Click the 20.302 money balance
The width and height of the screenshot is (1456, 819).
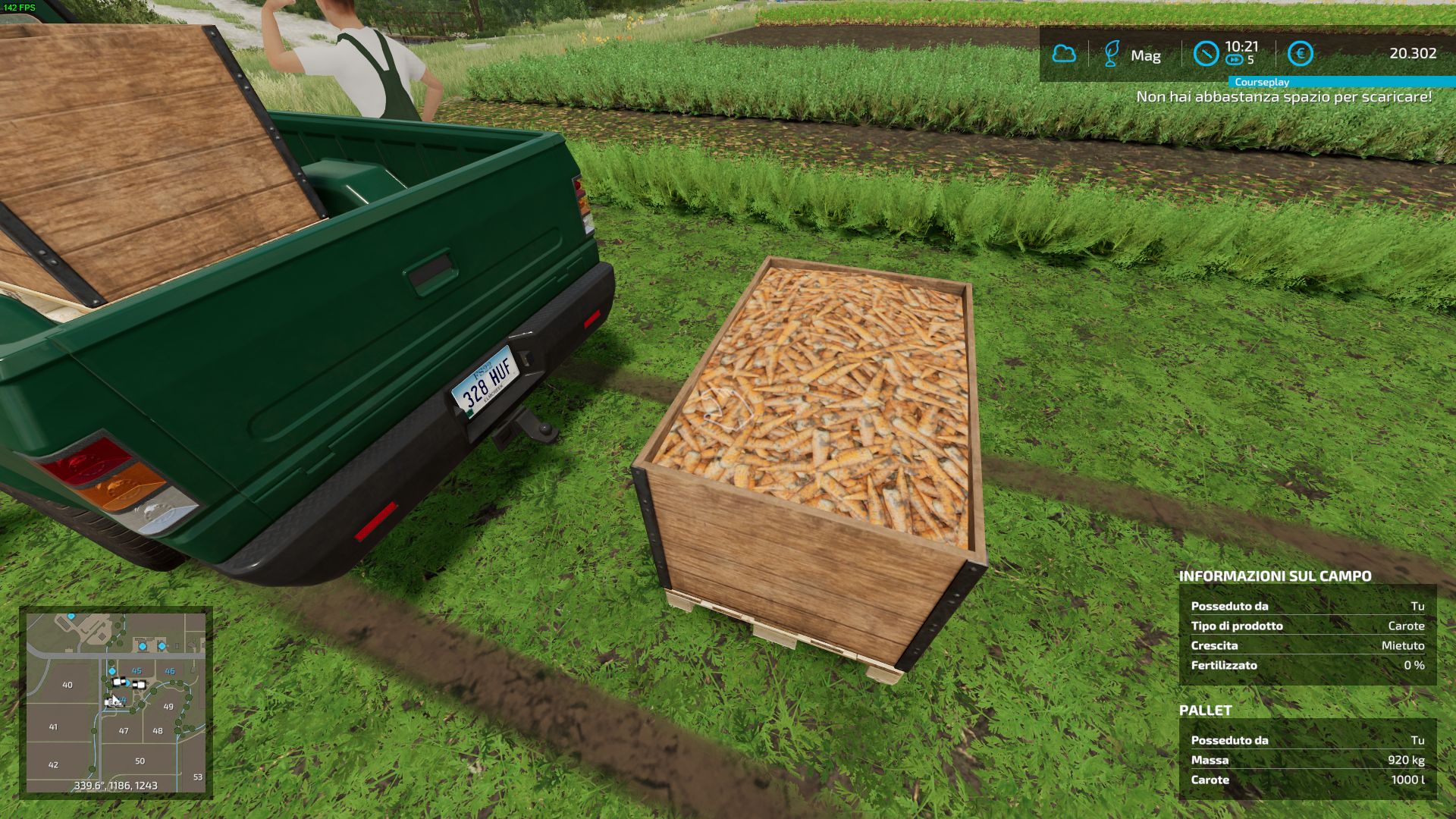pyautogui.click(x=1413, y=52)
